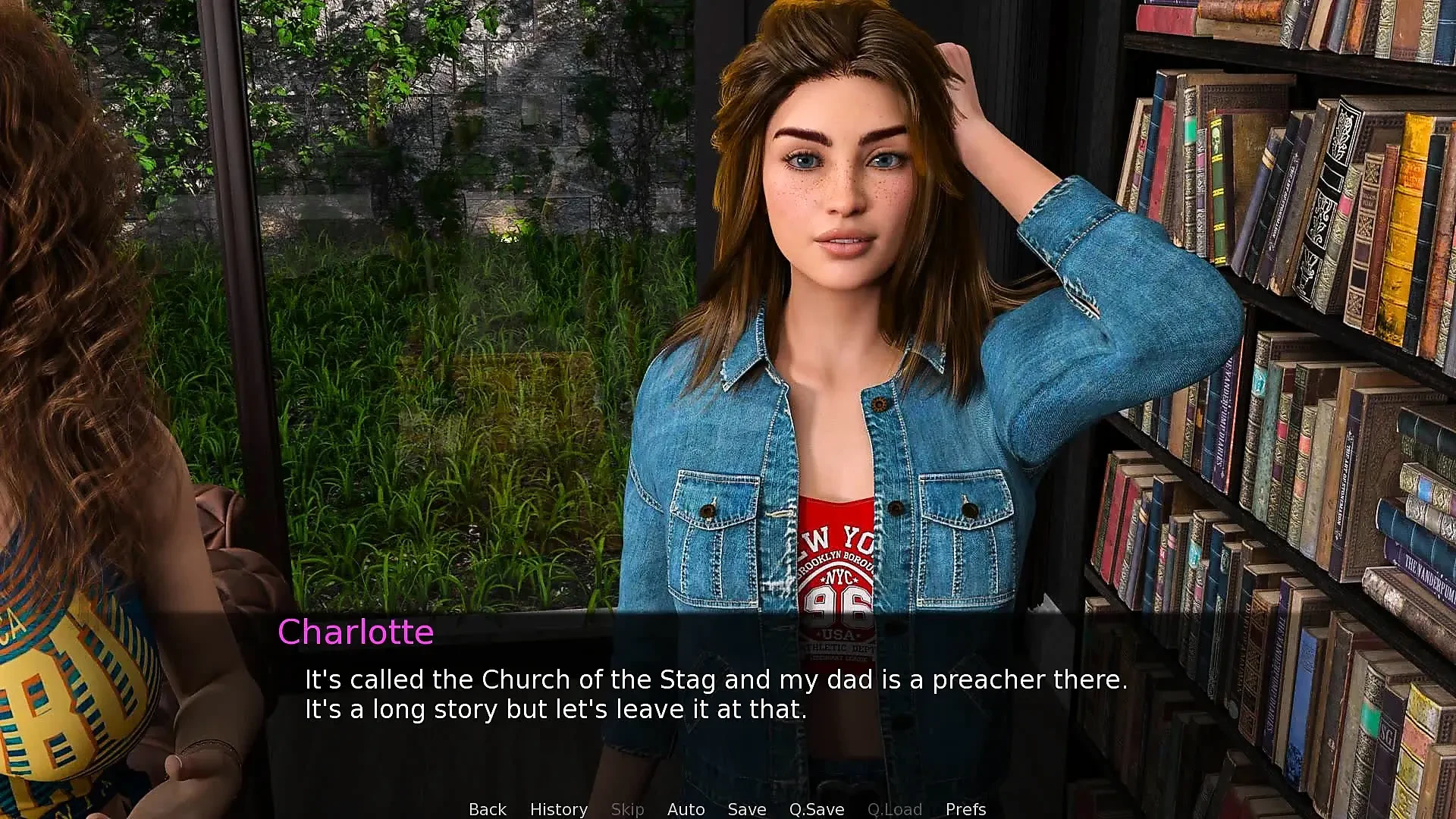The width and height of the screenshot is (1456, 819).
Task: Open the Save game menu
Action: tap(746, 809)
